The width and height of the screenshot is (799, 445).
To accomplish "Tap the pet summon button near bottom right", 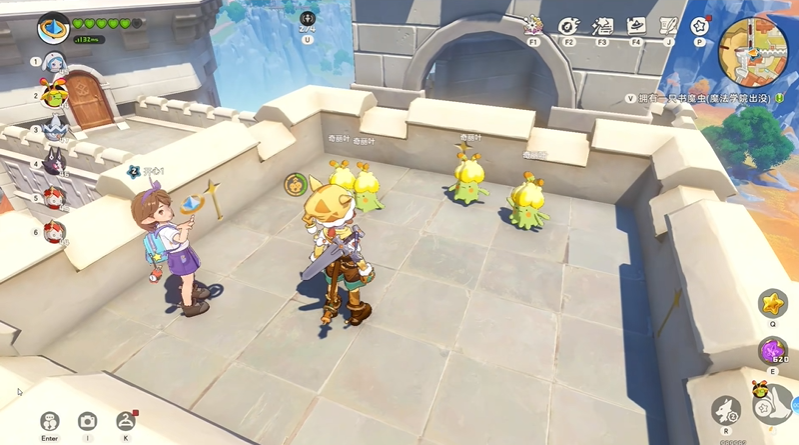I will point(727,410).
